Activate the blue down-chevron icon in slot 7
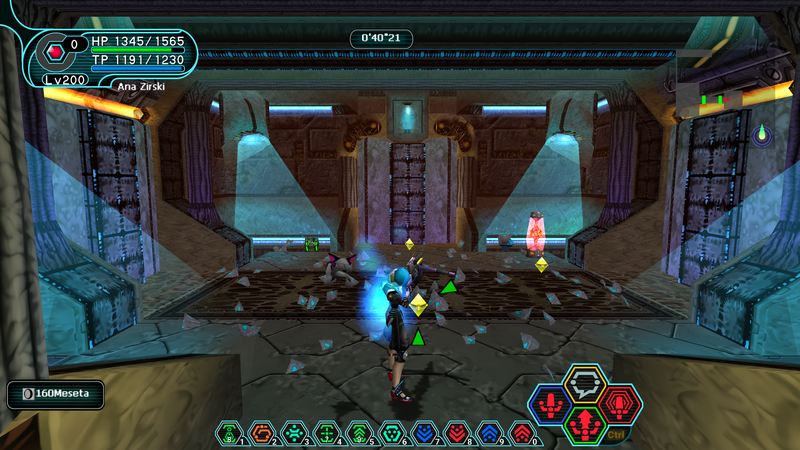 pyautogui.click(x=425, y=433)
